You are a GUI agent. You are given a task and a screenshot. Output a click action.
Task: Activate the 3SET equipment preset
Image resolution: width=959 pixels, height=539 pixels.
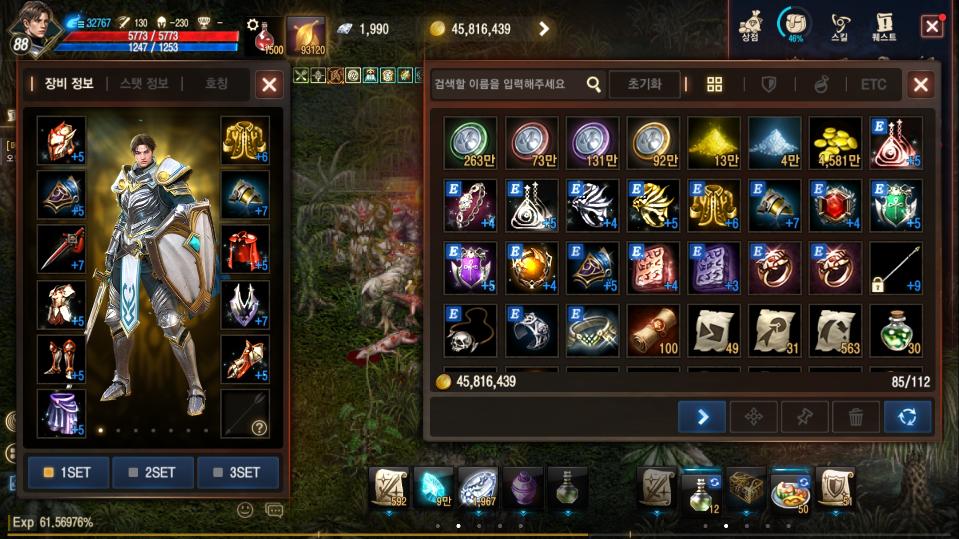(x=237, y=473)
